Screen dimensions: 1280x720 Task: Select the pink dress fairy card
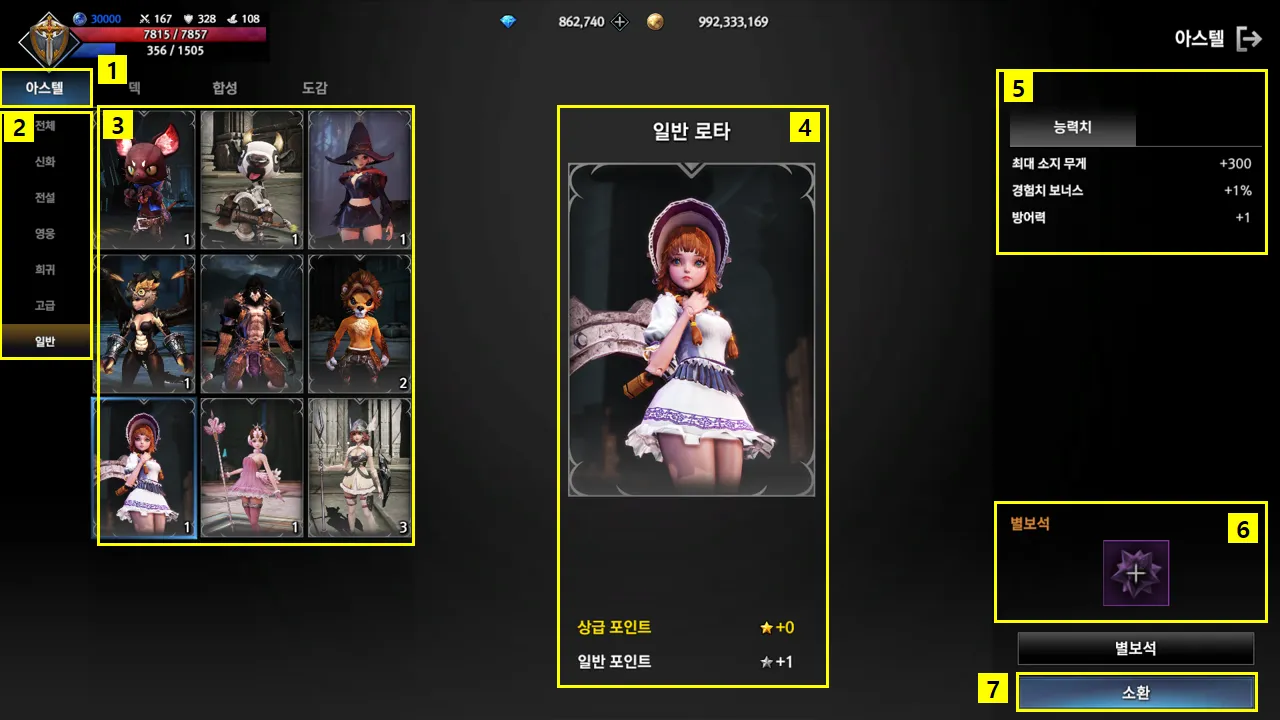point(252,468)
